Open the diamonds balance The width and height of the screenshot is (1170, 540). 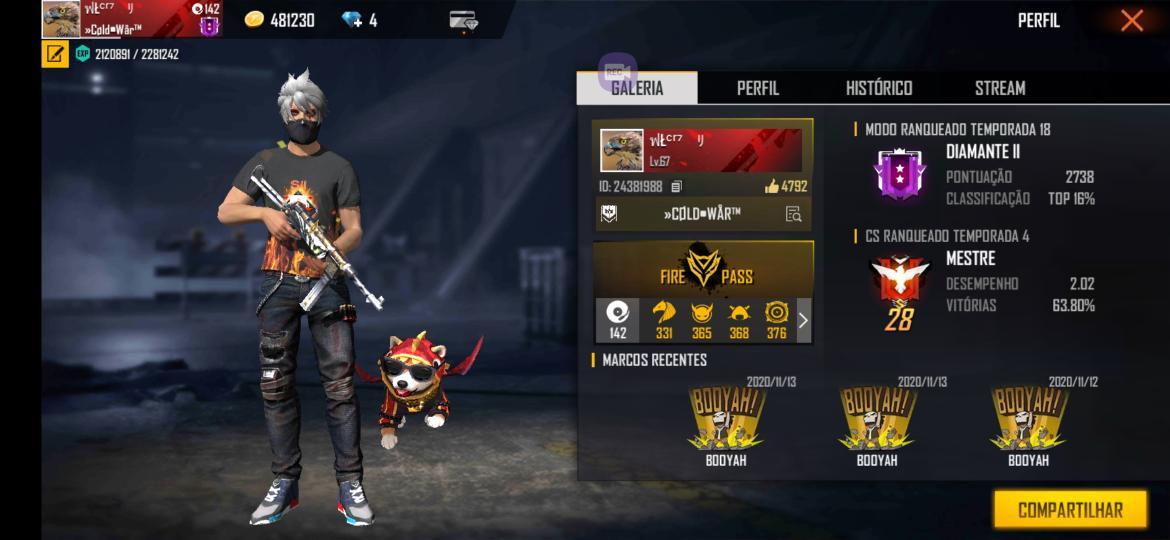pos(358,20)
